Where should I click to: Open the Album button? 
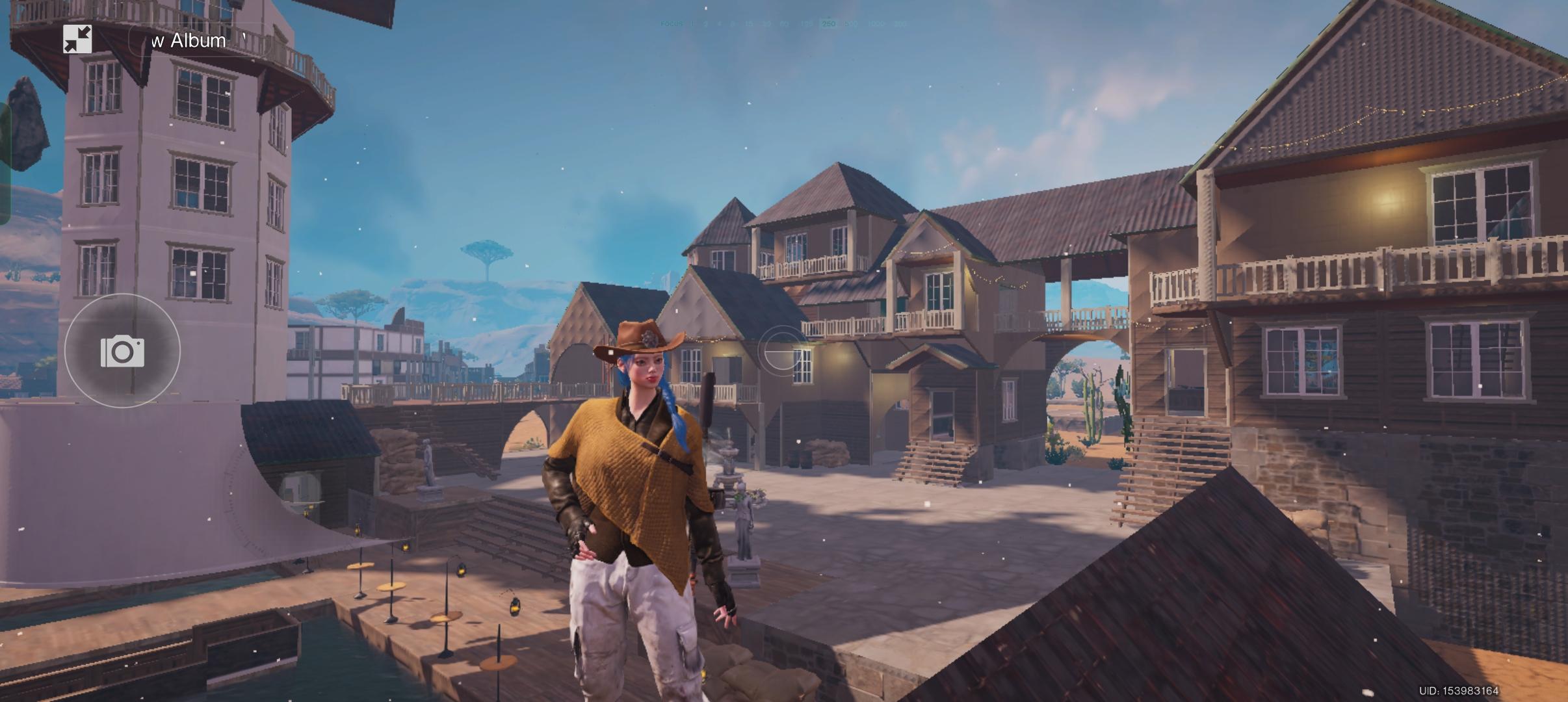tap(195, 41)
